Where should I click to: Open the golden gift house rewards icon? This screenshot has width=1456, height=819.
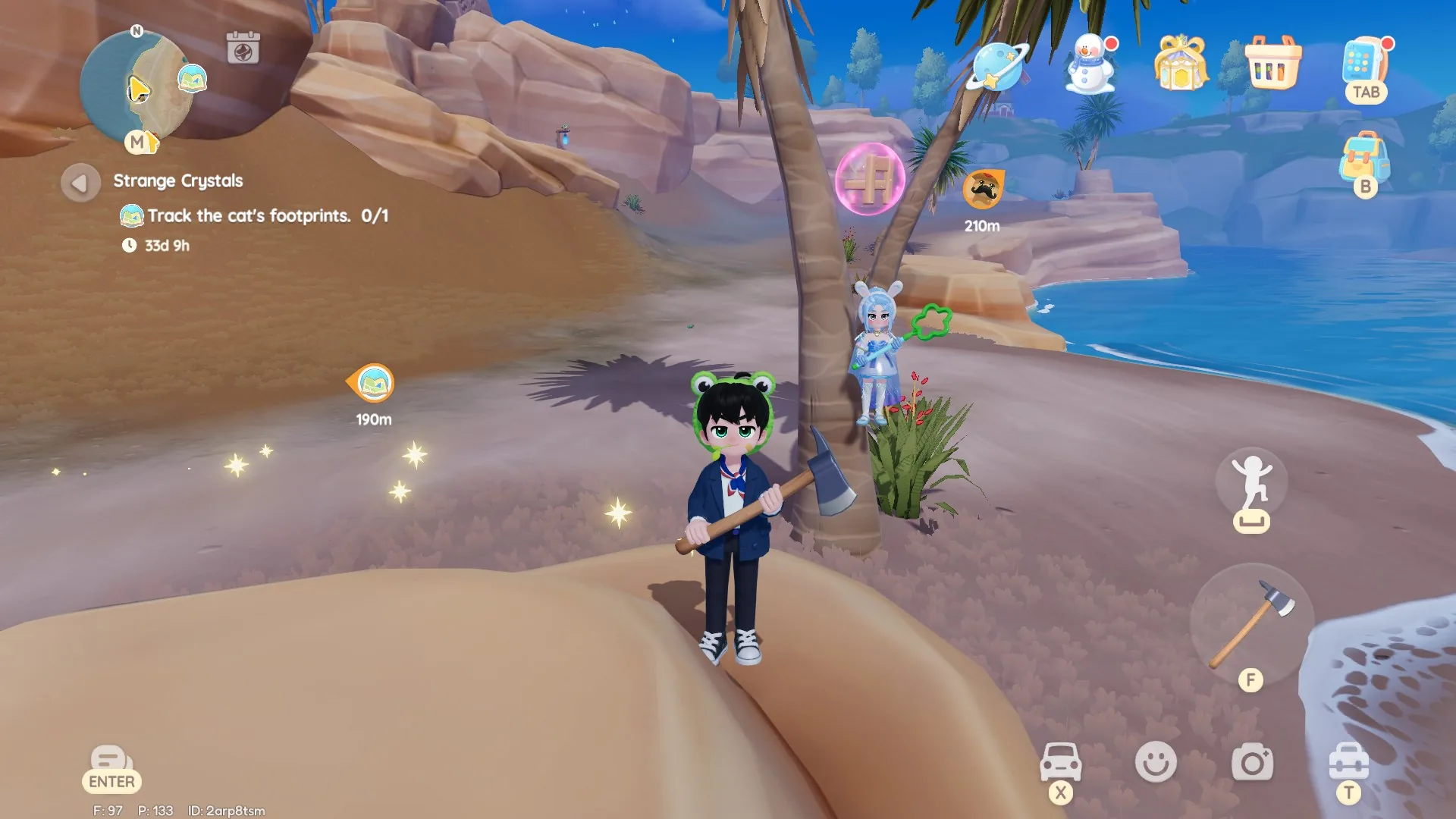1180,67
